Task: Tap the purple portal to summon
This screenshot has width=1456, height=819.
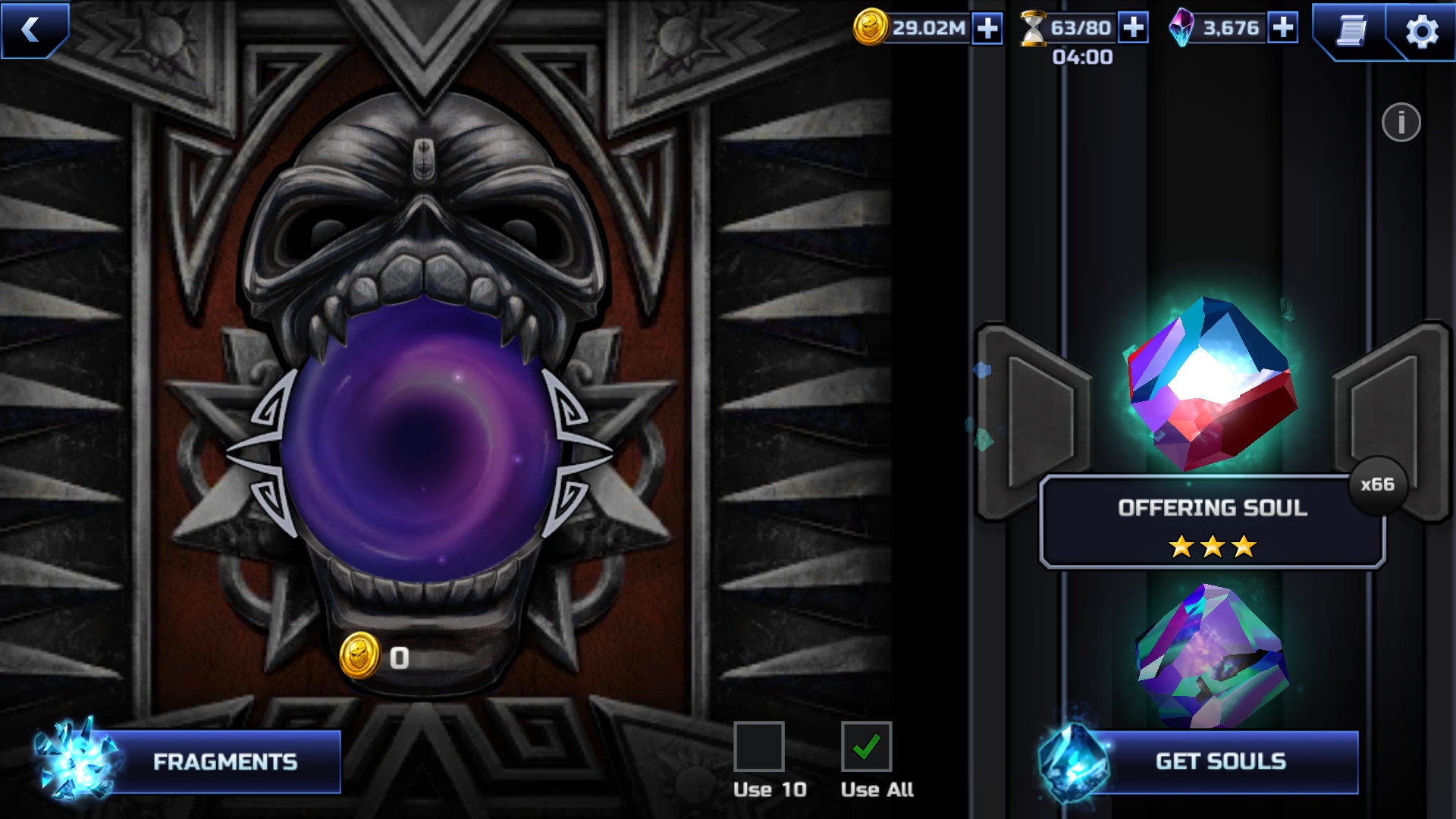Action: point(422,440)
